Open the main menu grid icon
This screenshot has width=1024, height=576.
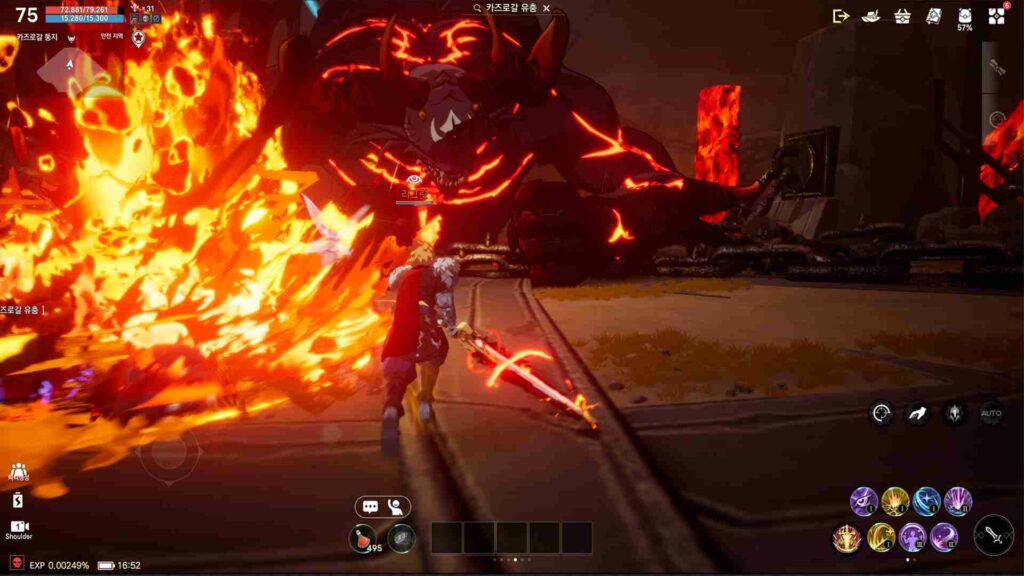click(x=996, y=15)
